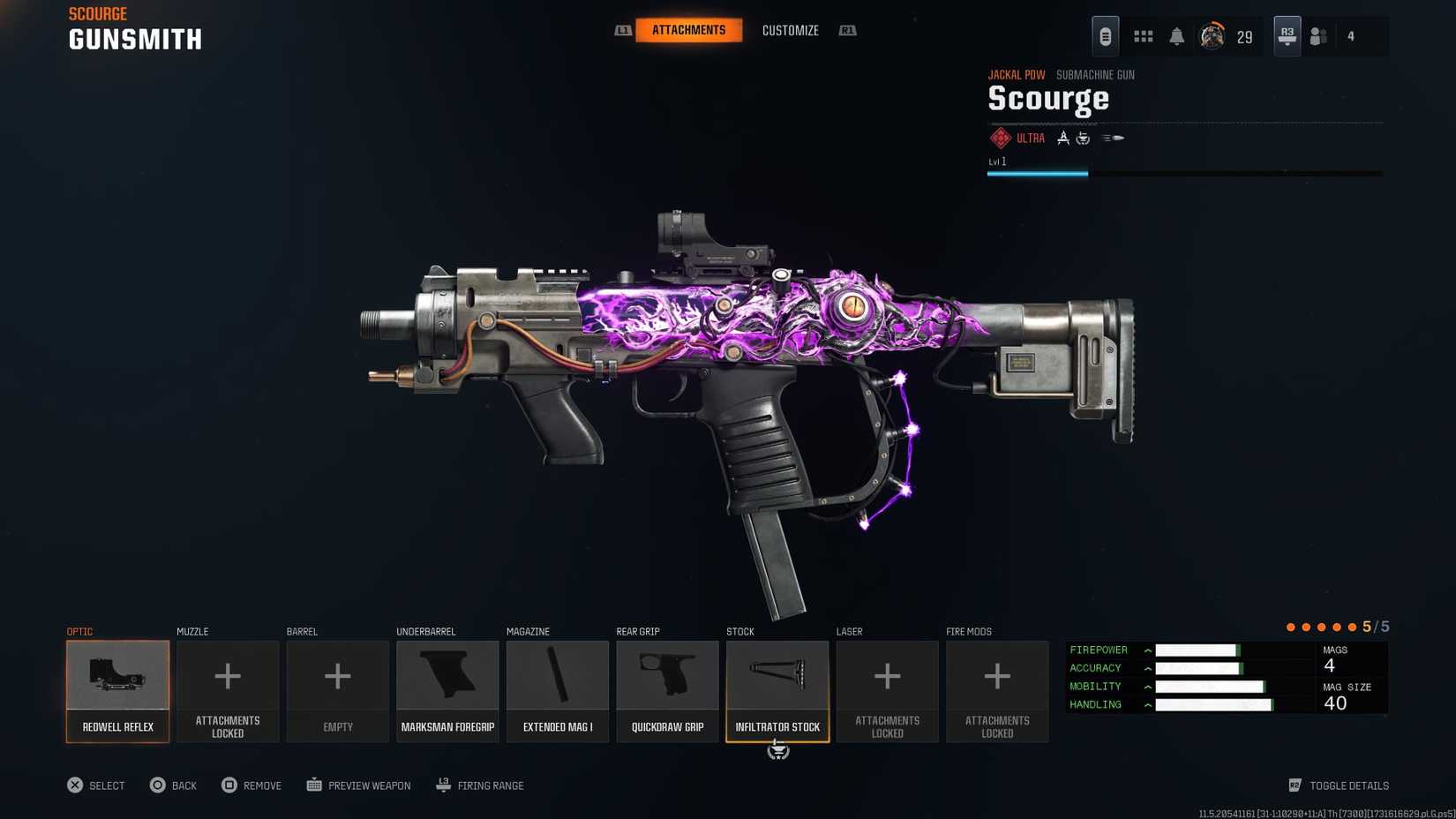This screenshot has width=1456, height=819.
Task: Click Preview Weapon option
Action: (x=358, y=785)
